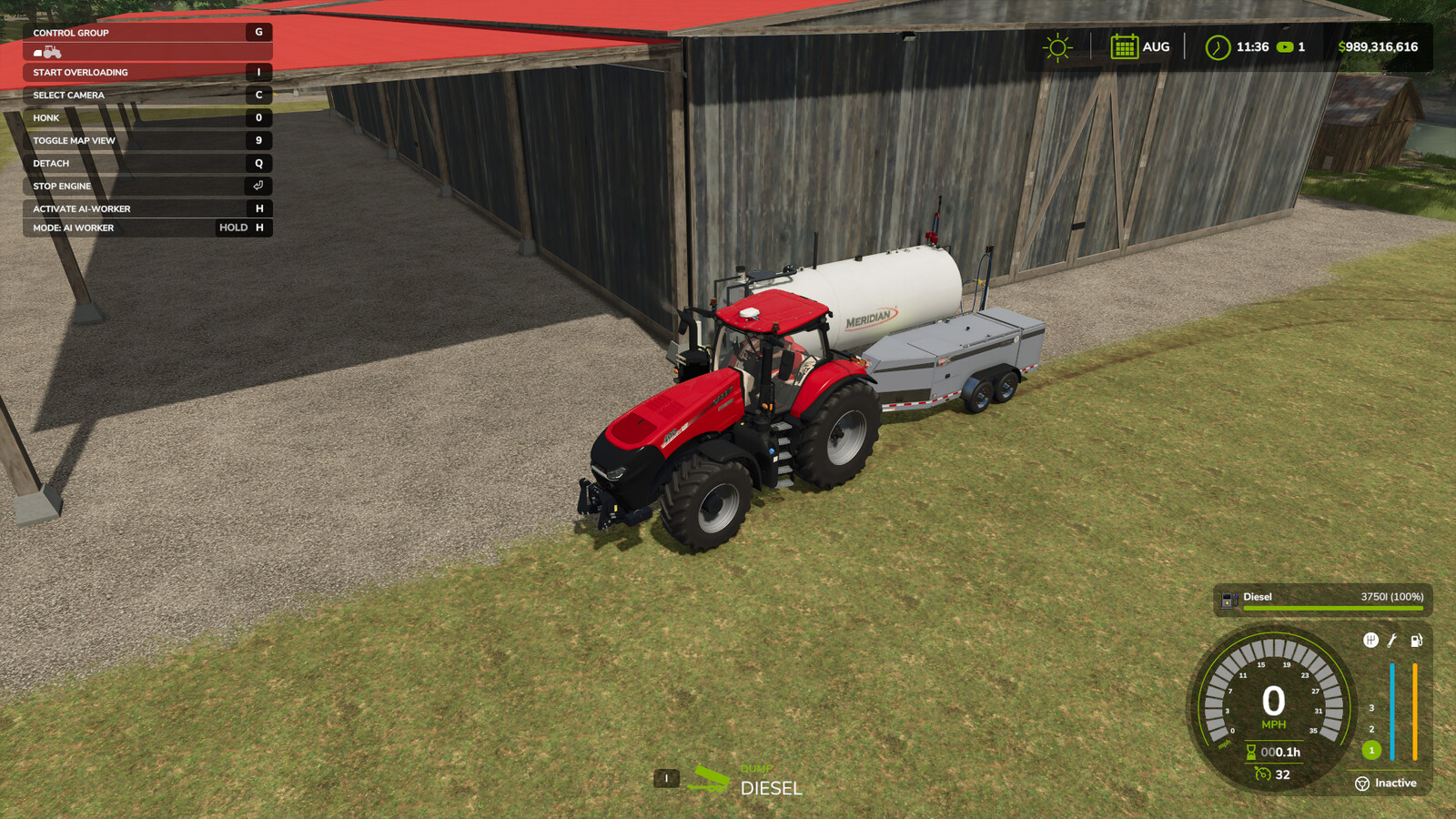Select the gear shift icon on the dashboard
Image resolution: width=1456 pixels, height=819 pixels.
pos(1371,640)
